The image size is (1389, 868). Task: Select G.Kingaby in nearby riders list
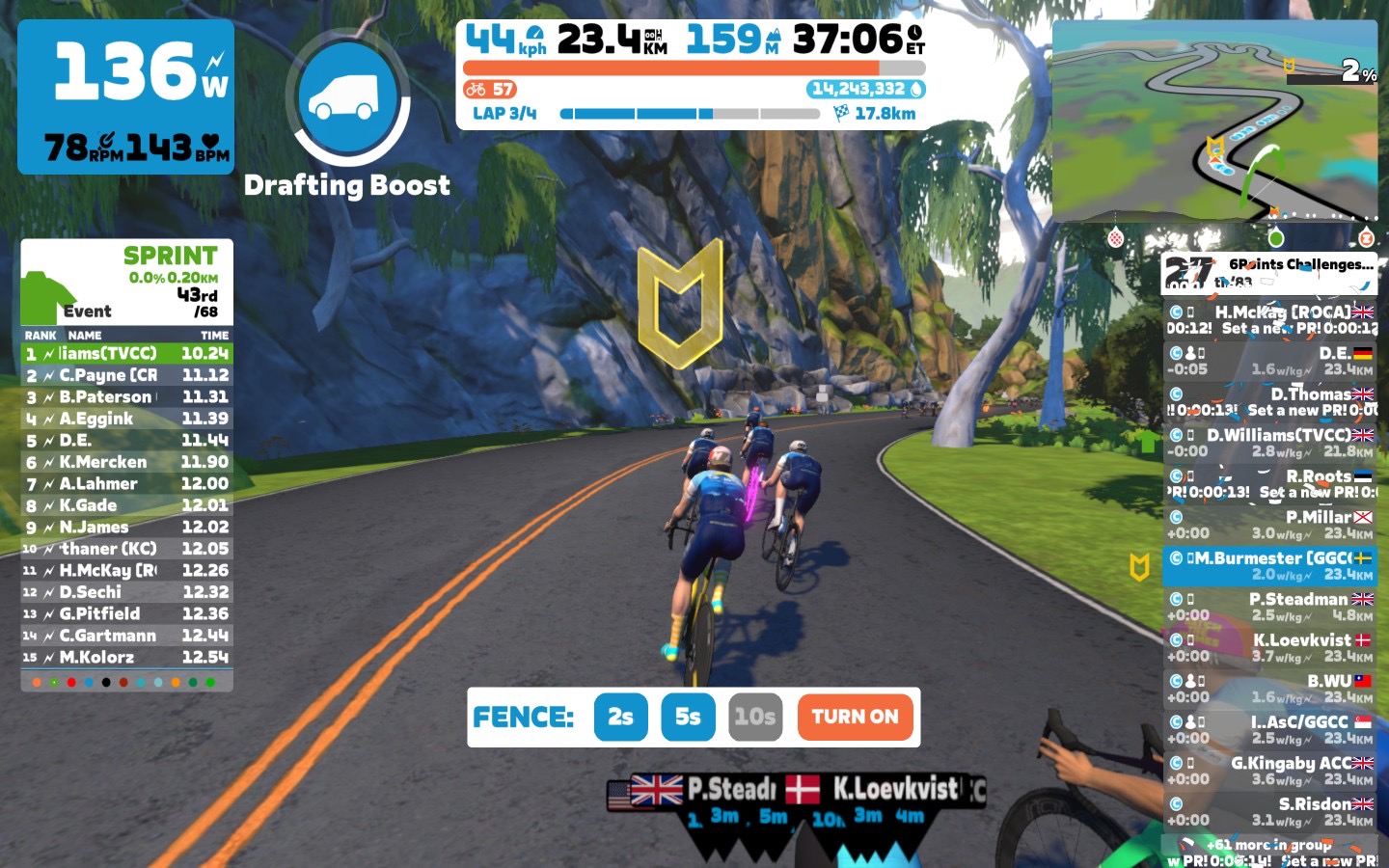coord(1269,771)
